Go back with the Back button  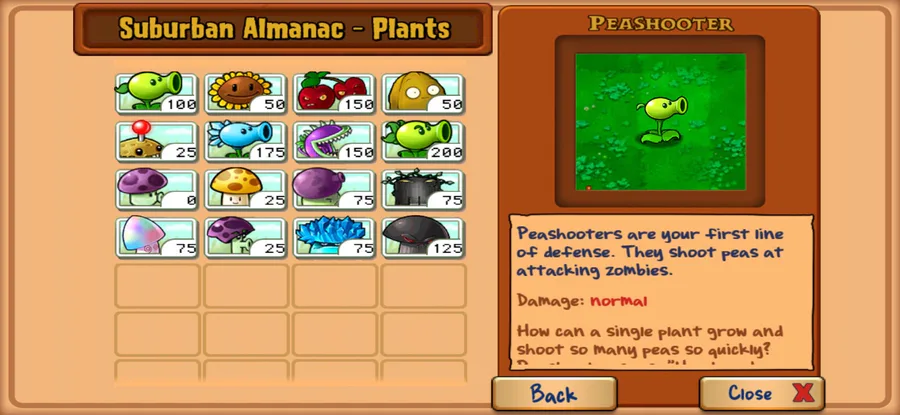pos(553,393)
